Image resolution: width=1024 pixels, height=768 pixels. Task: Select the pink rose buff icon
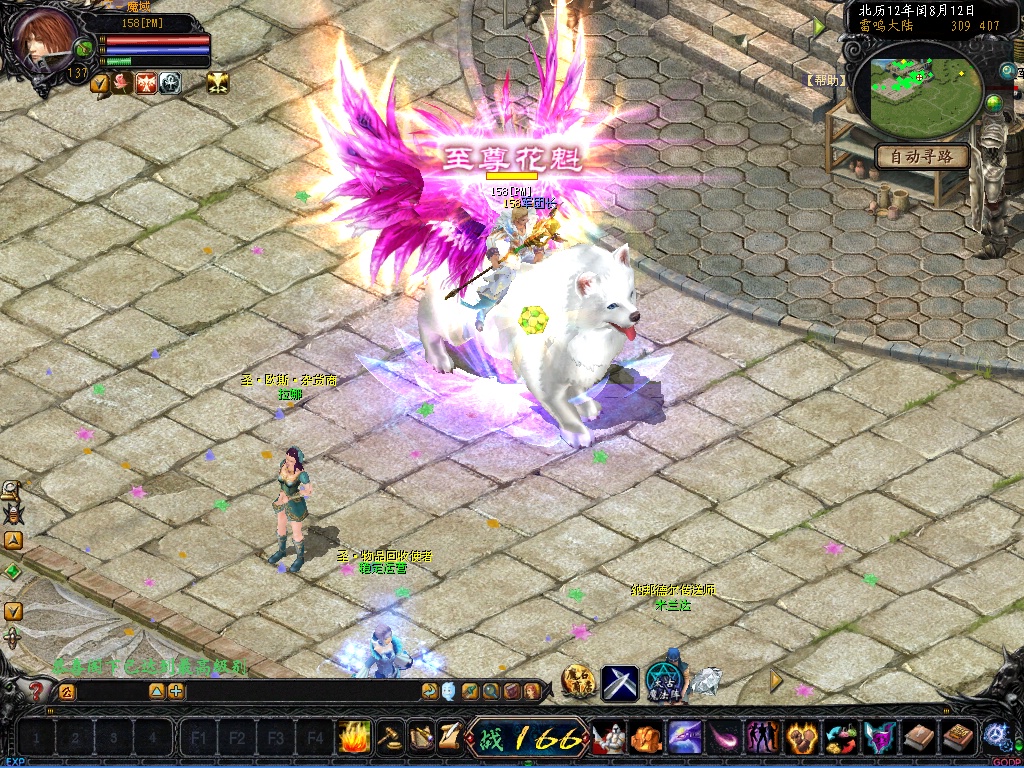122,83
